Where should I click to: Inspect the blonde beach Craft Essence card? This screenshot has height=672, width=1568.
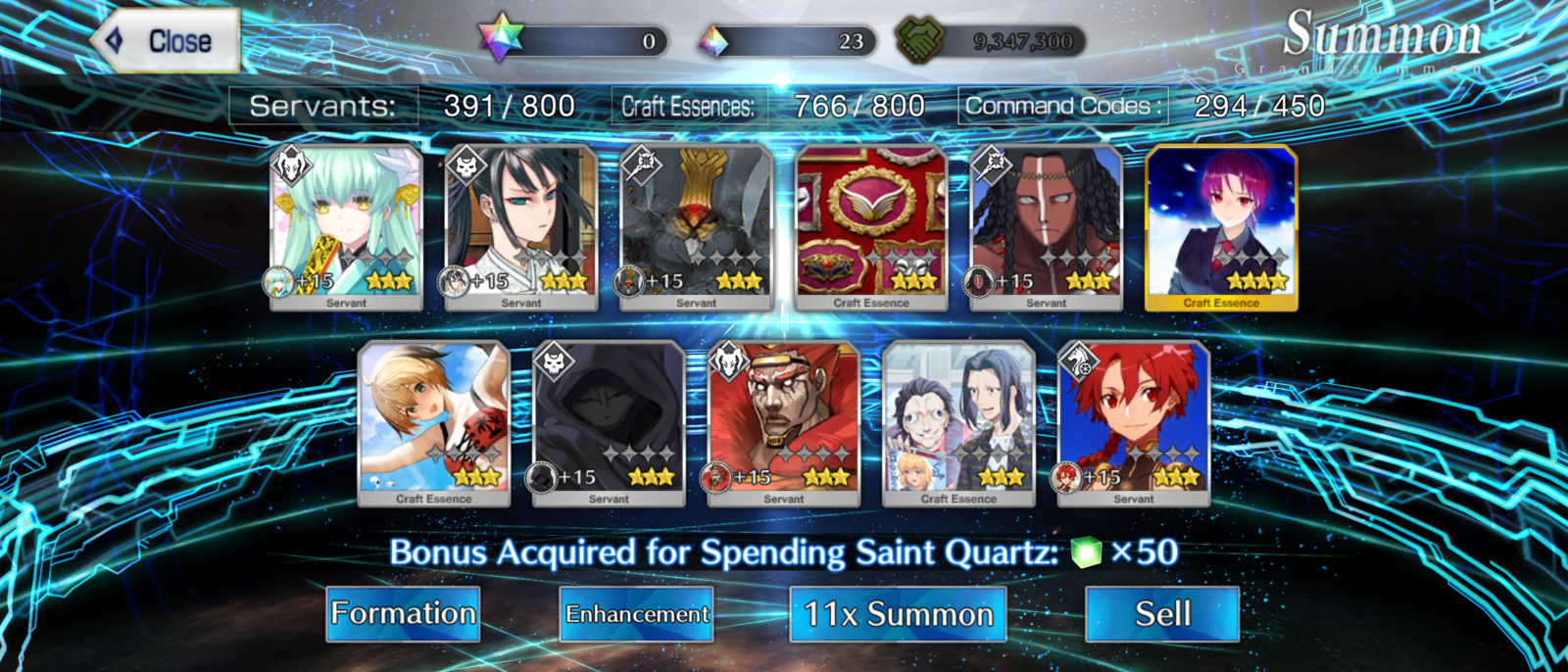pyautogui.click(x=434, y=423)
